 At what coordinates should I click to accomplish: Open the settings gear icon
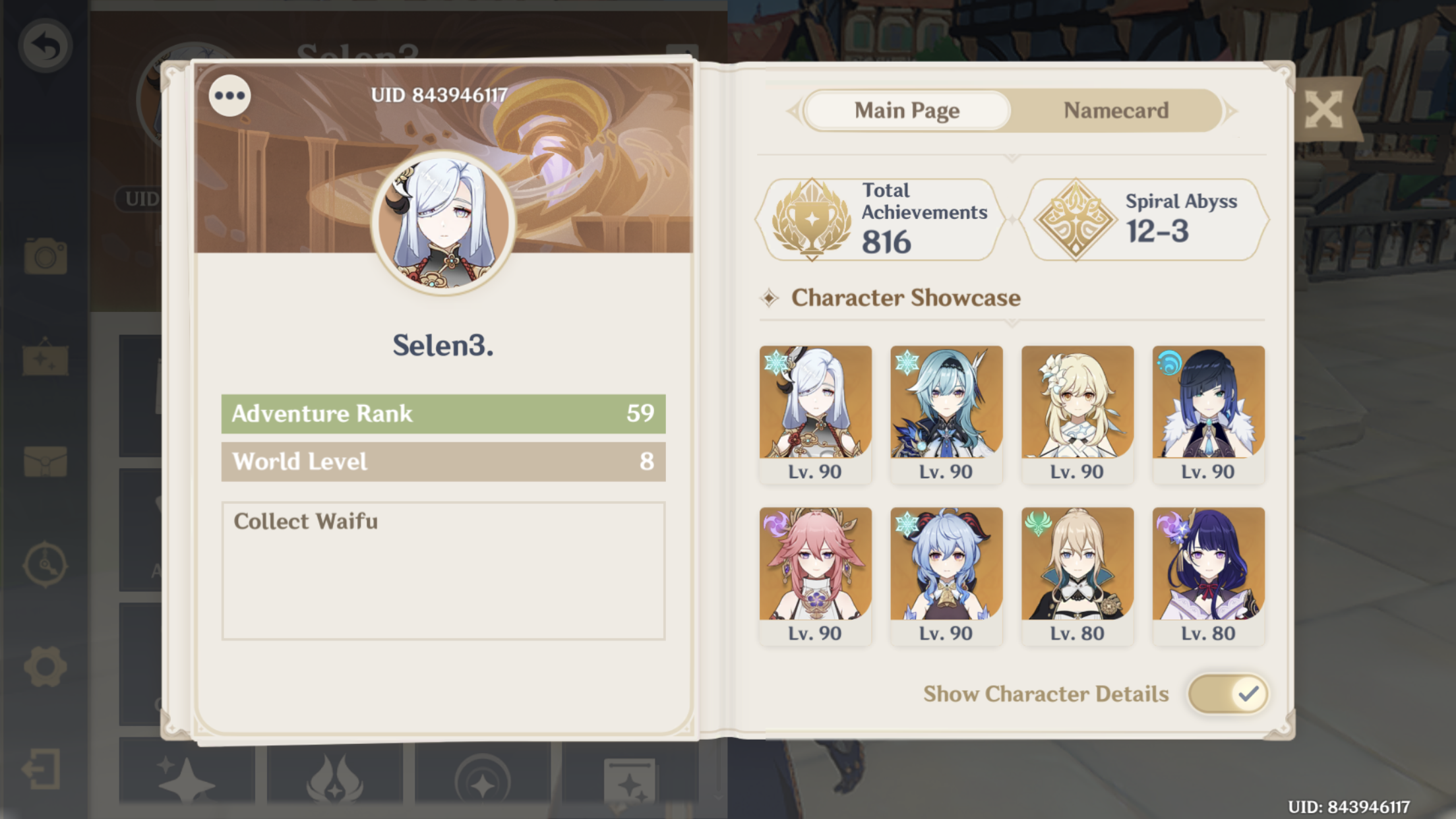point(44,666)
